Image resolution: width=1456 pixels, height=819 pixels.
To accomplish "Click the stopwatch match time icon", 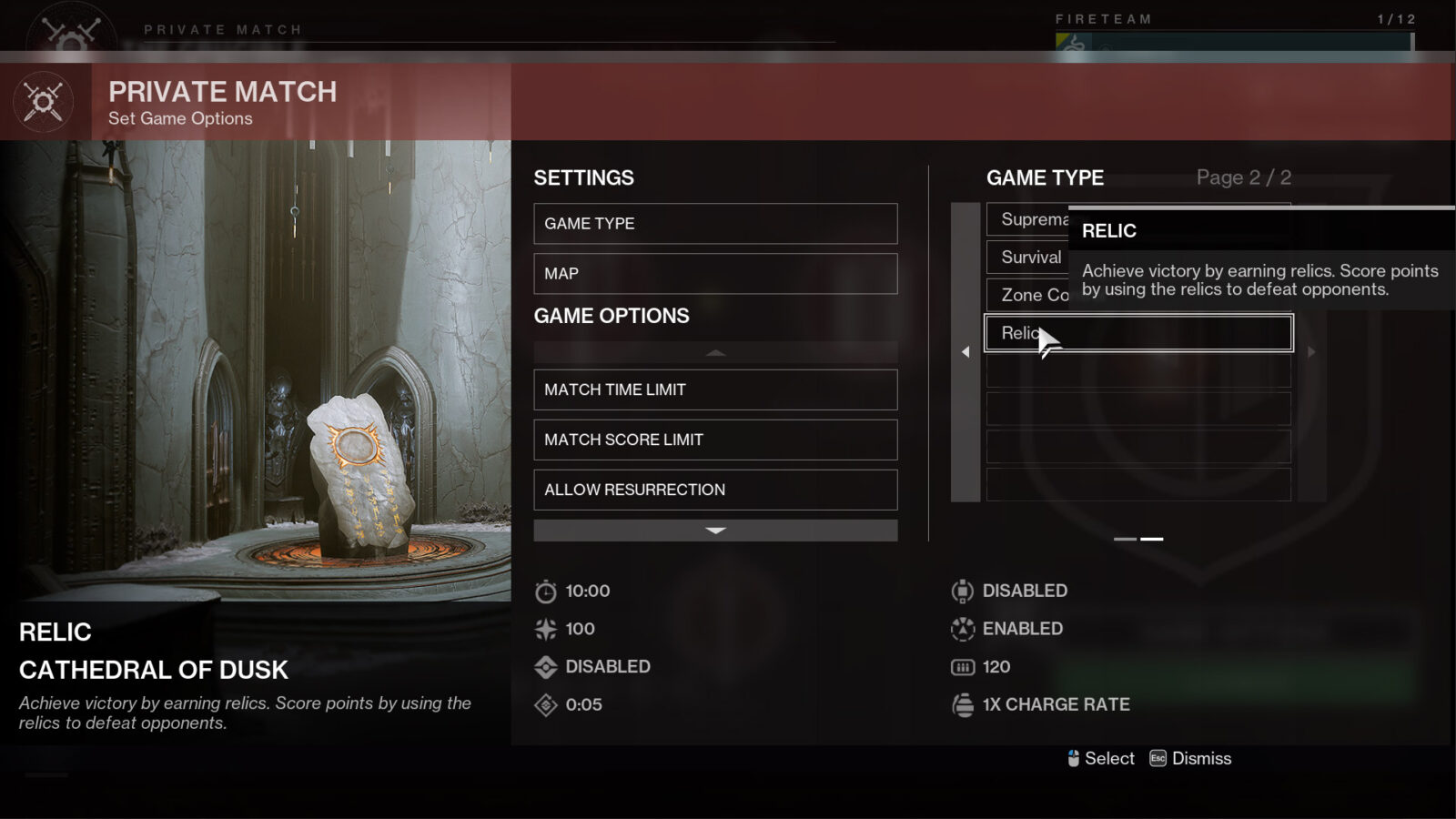I will [x=544, y=590].
